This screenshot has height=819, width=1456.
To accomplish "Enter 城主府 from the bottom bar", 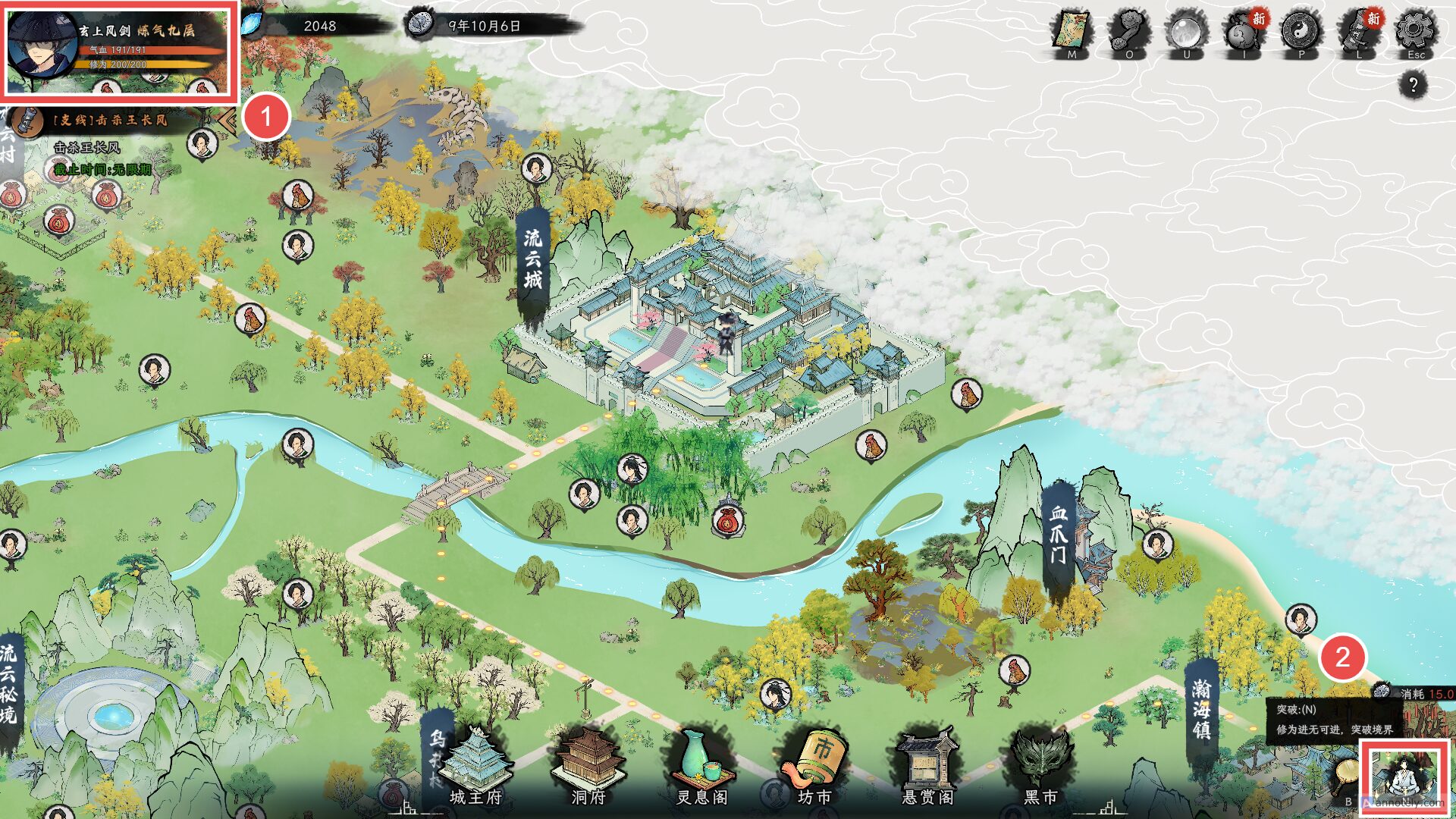I will 475,766.
